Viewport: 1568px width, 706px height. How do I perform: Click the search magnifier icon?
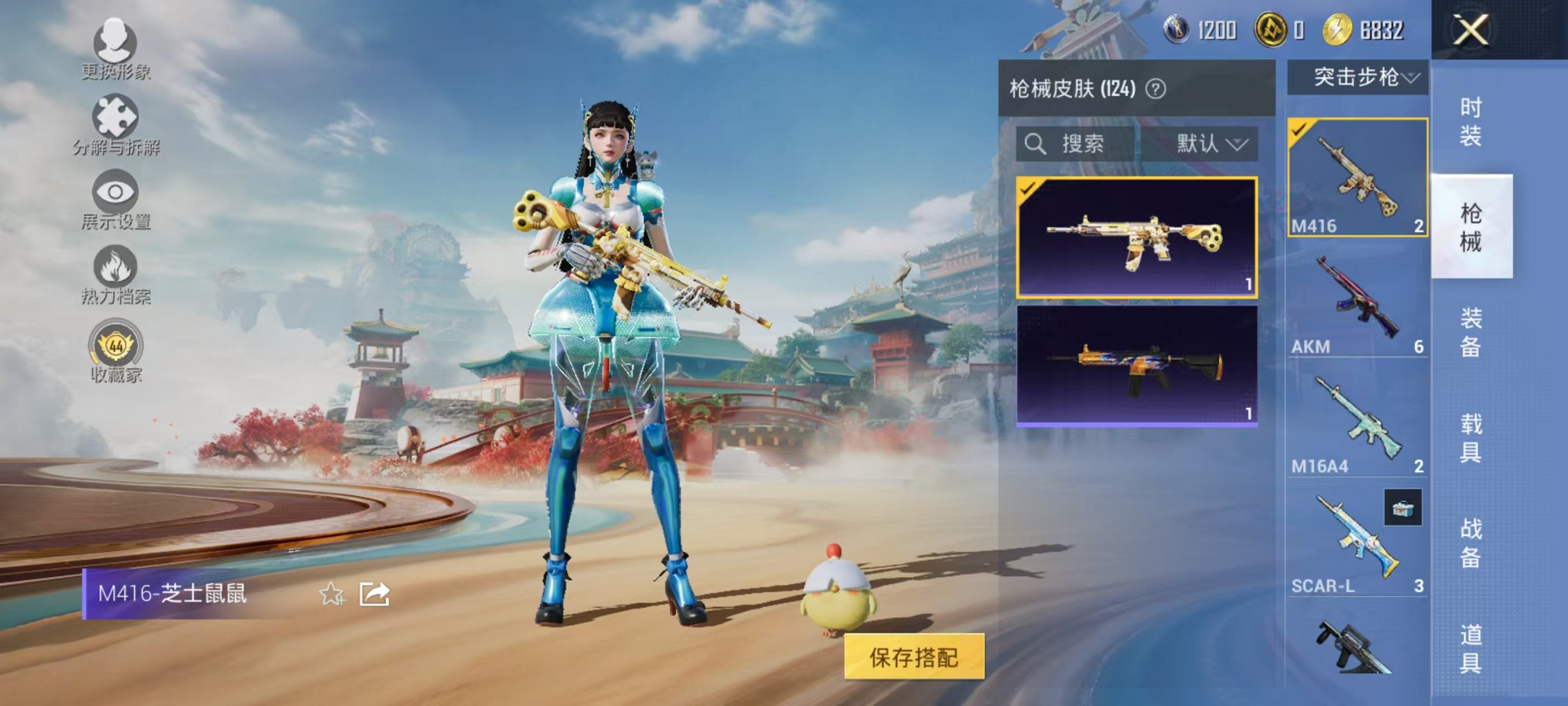pos(1037,144)
